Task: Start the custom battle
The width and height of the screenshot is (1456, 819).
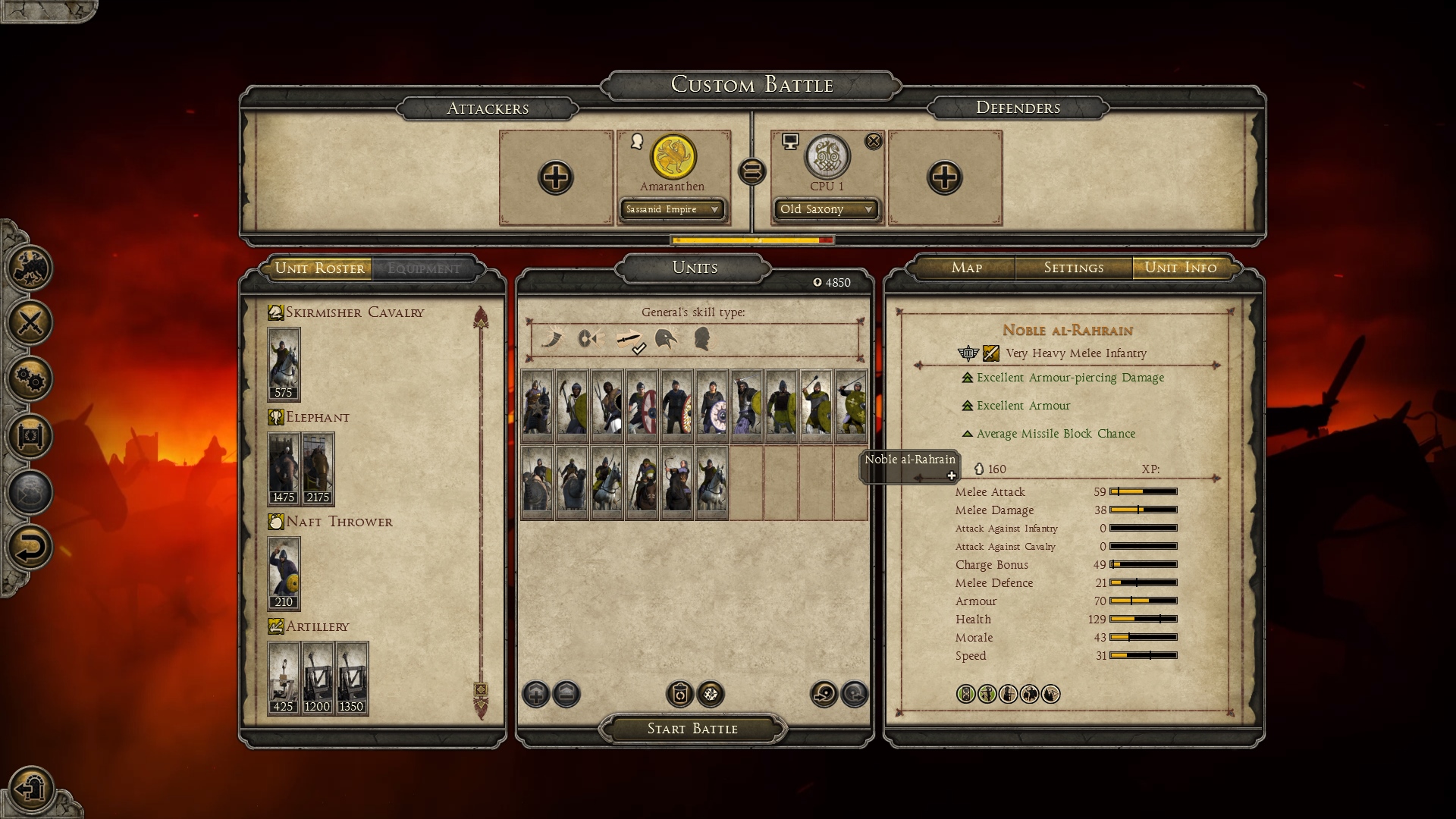Action: (692, 729)
